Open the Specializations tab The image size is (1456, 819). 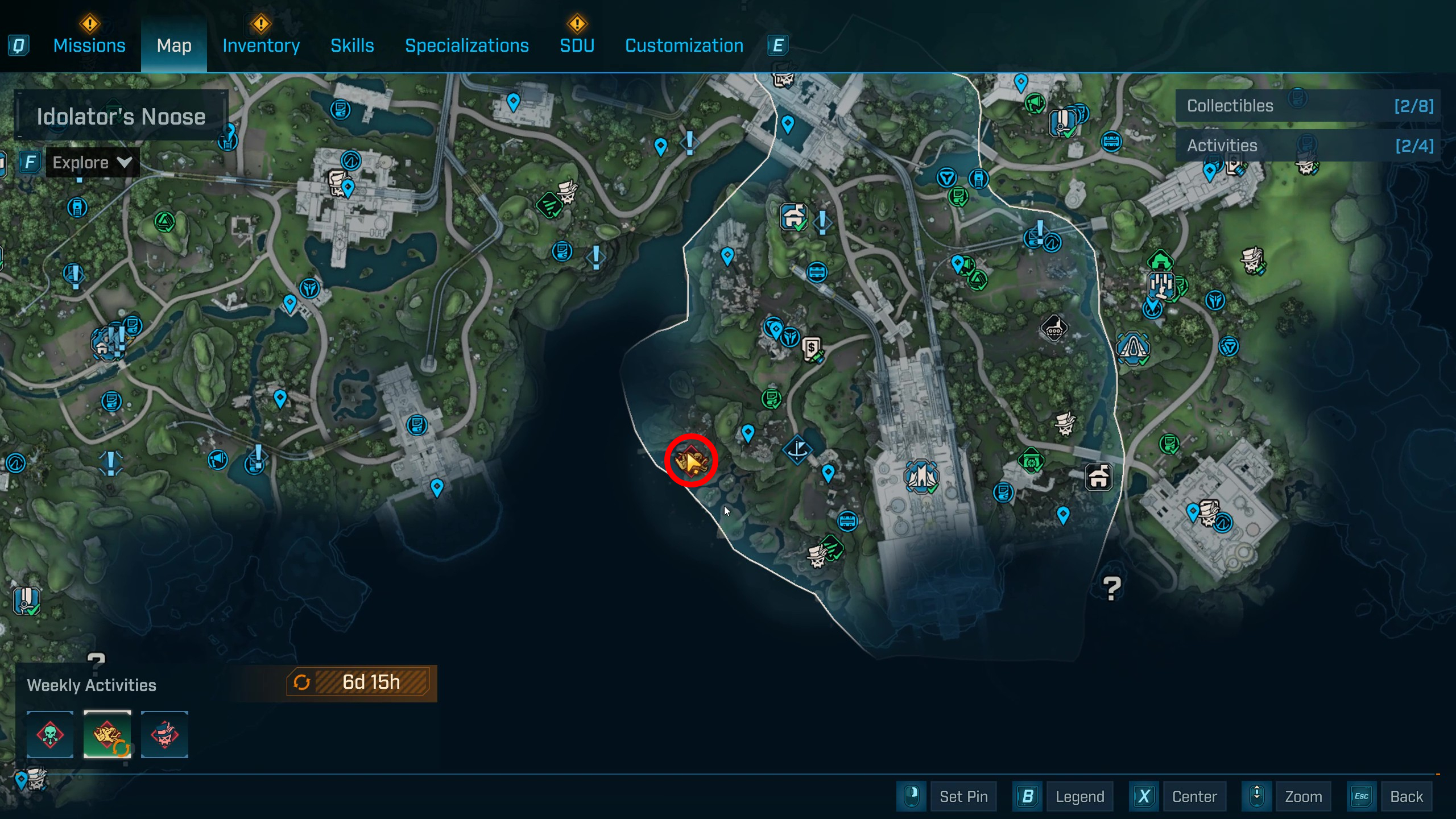466,45
